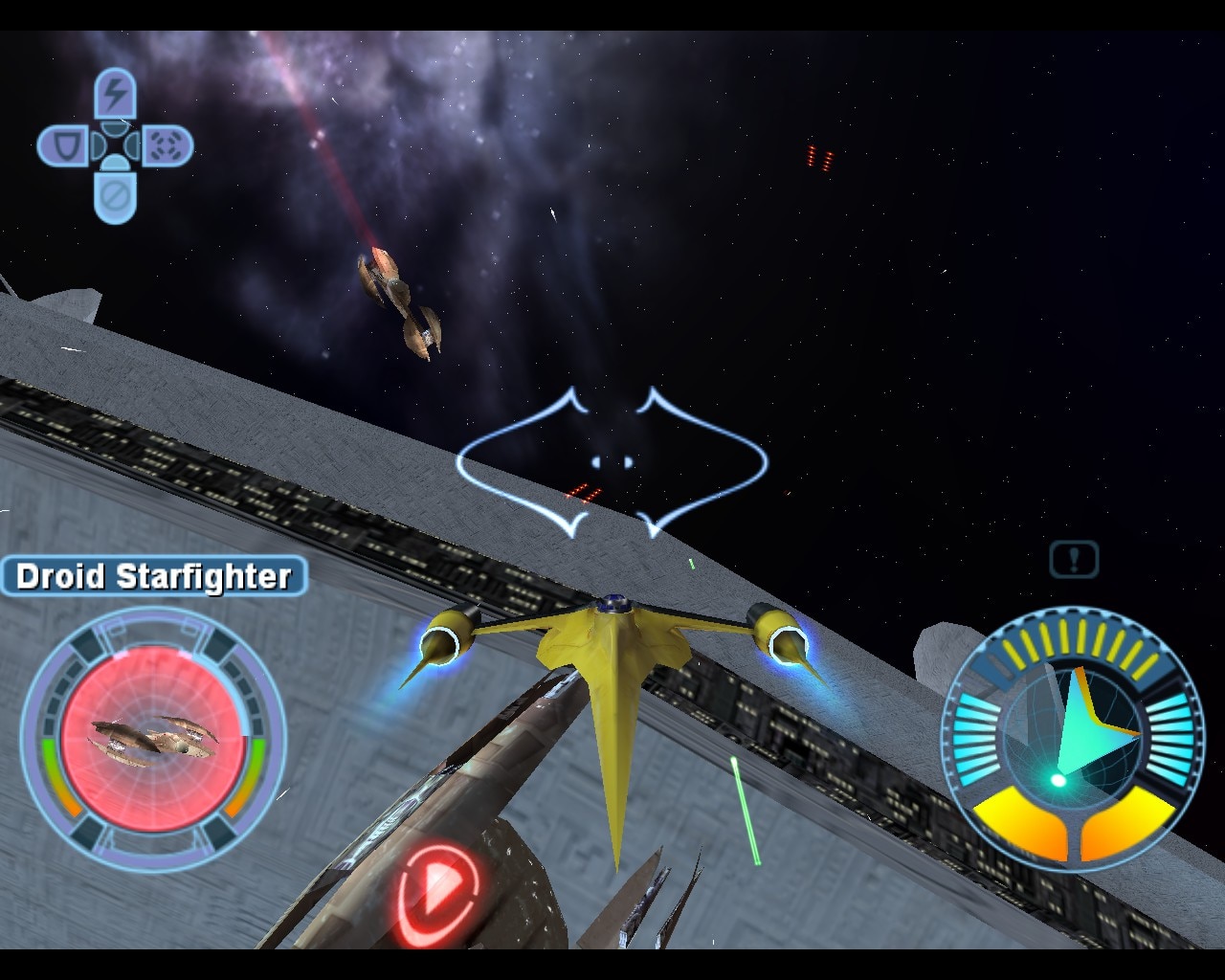The width and height of the screenshot is (1225, 980).
Task: Select the lightning weapon icon on the selector
Action: pyautogui.click(x=115, y=91)
